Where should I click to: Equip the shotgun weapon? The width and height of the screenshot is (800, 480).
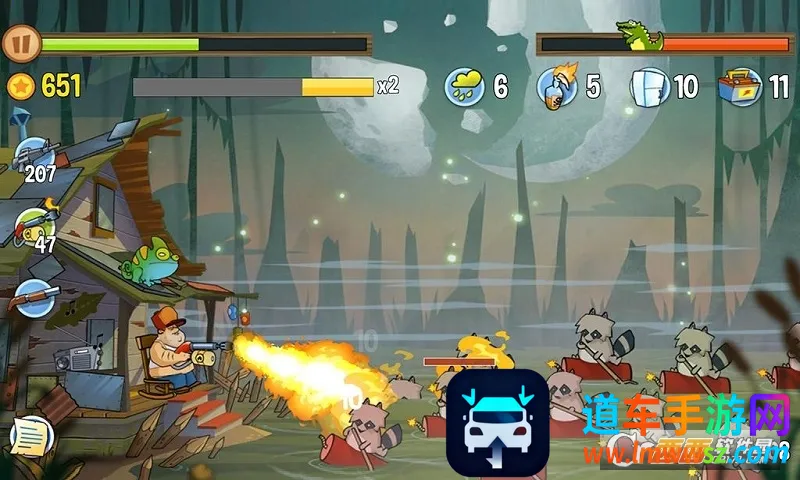[33, 297]
